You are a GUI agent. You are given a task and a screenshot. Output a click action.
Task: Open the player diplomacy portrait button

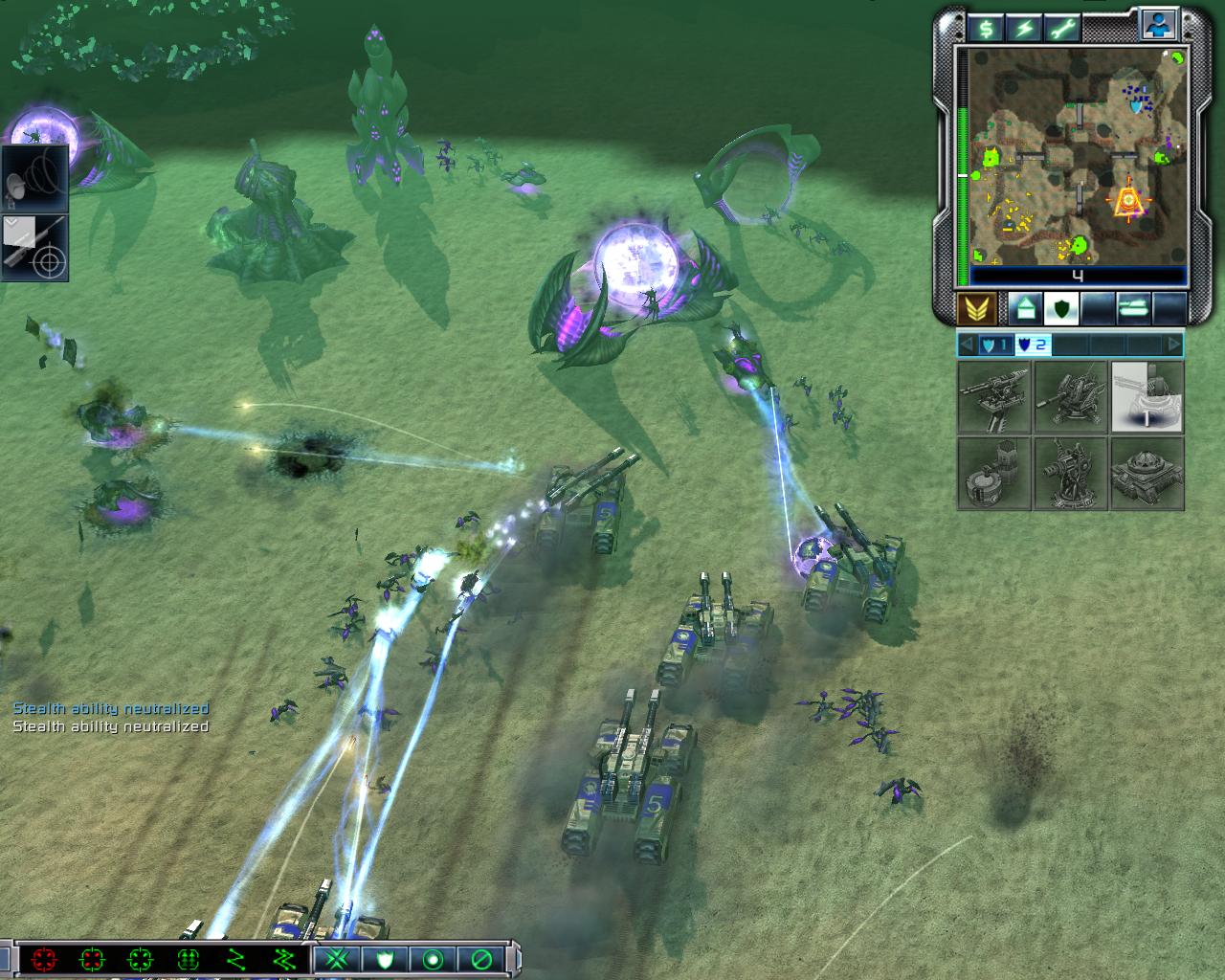[x=1159, y=26]
